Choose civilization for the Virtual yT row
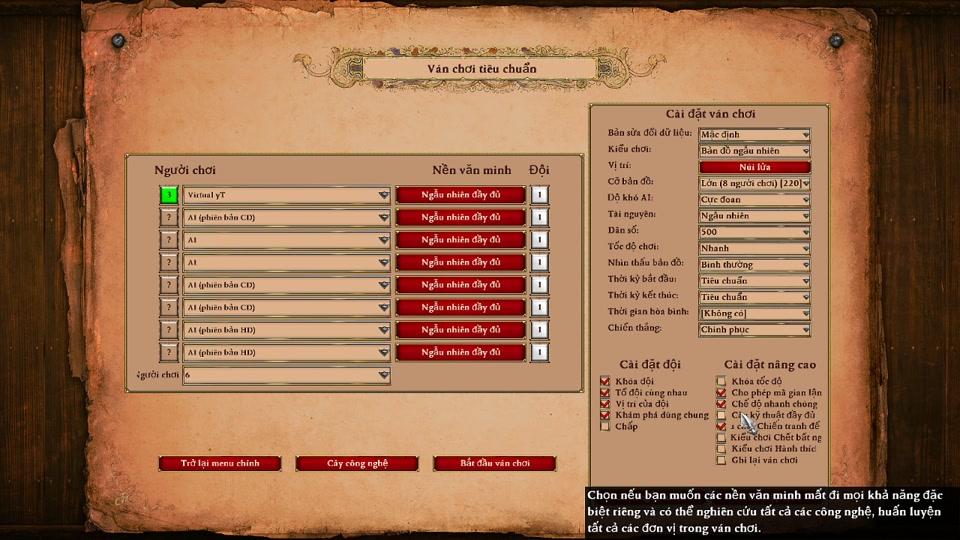The height and width of the screenshot is (540, 960). [460, 195]
